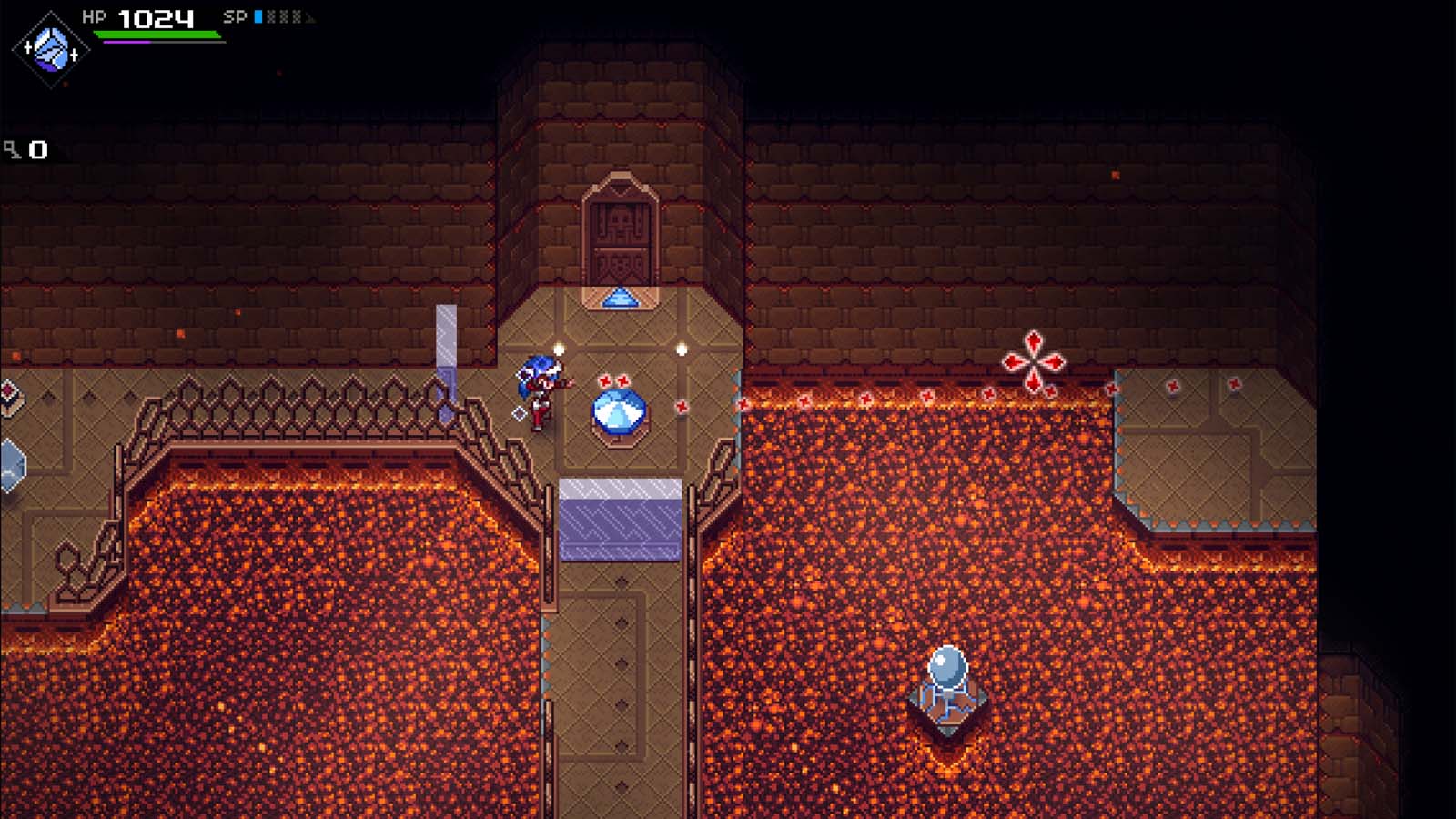Click the HP label text

(x=93, y=15)
